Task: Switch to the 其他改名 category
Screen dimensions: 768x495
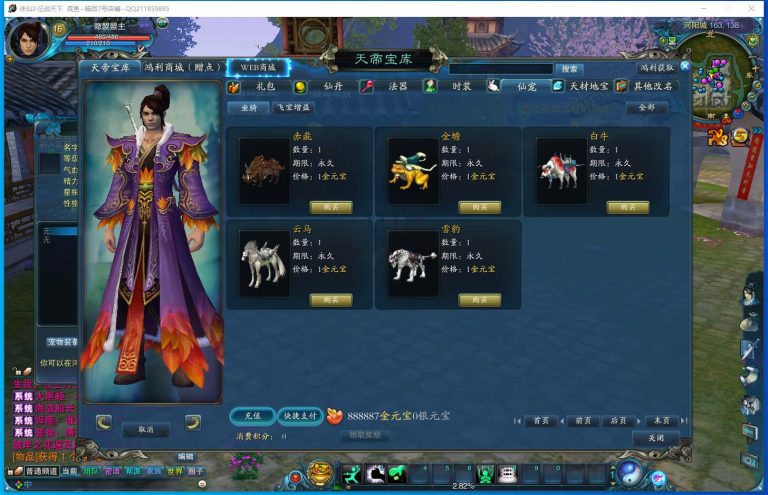Action: (654, 86)
